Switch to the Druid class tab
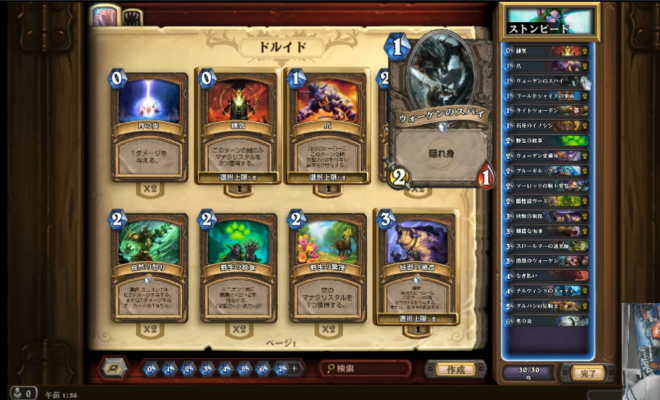Viewport: 660px width, 400px height. coord(104,16)
